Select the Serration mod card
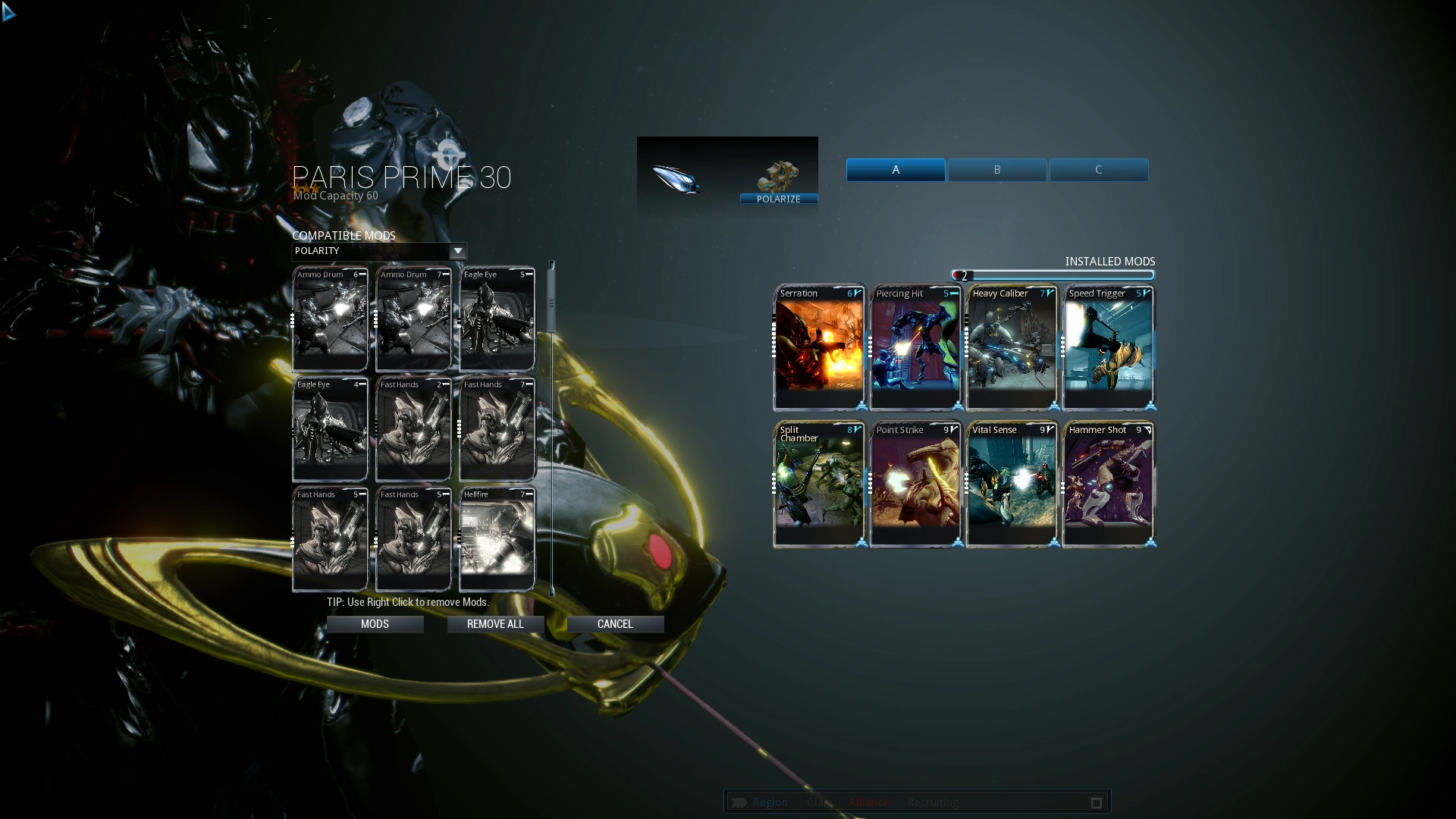 pyautogui.click(x=817, y=345)
